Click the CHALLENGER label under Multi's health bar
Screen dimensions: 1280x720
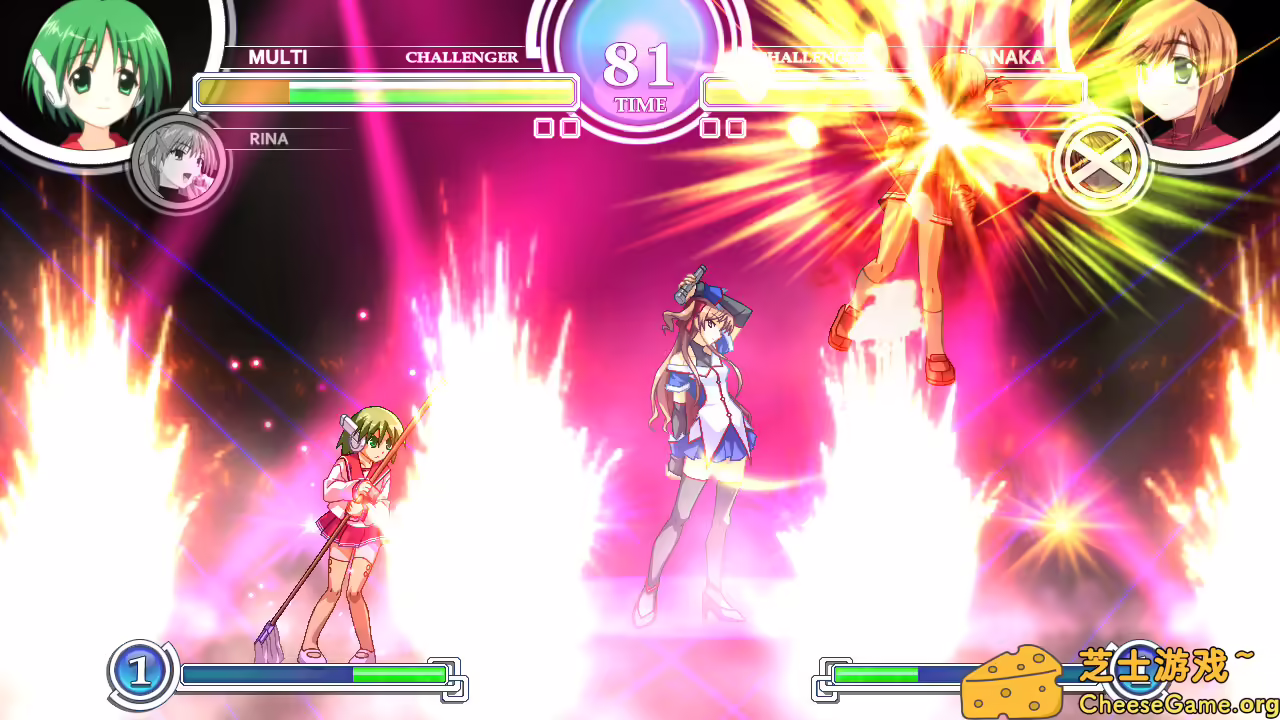coord(461,57)
